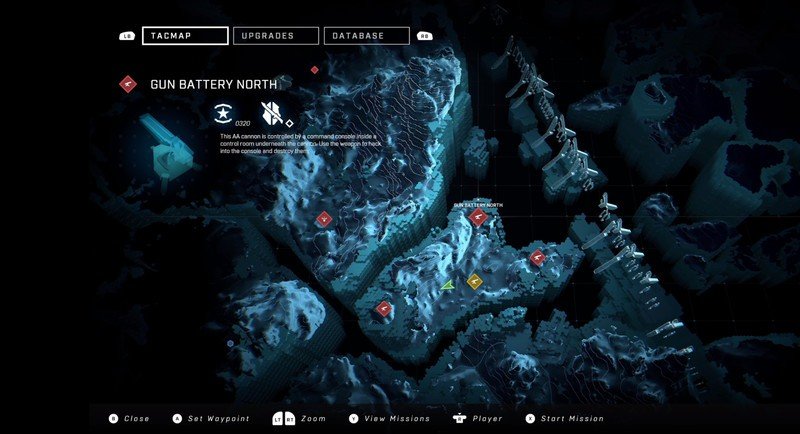This screenshot has height=434, width=800.
Task: Open the Database tab
Action: click(366, 36)
